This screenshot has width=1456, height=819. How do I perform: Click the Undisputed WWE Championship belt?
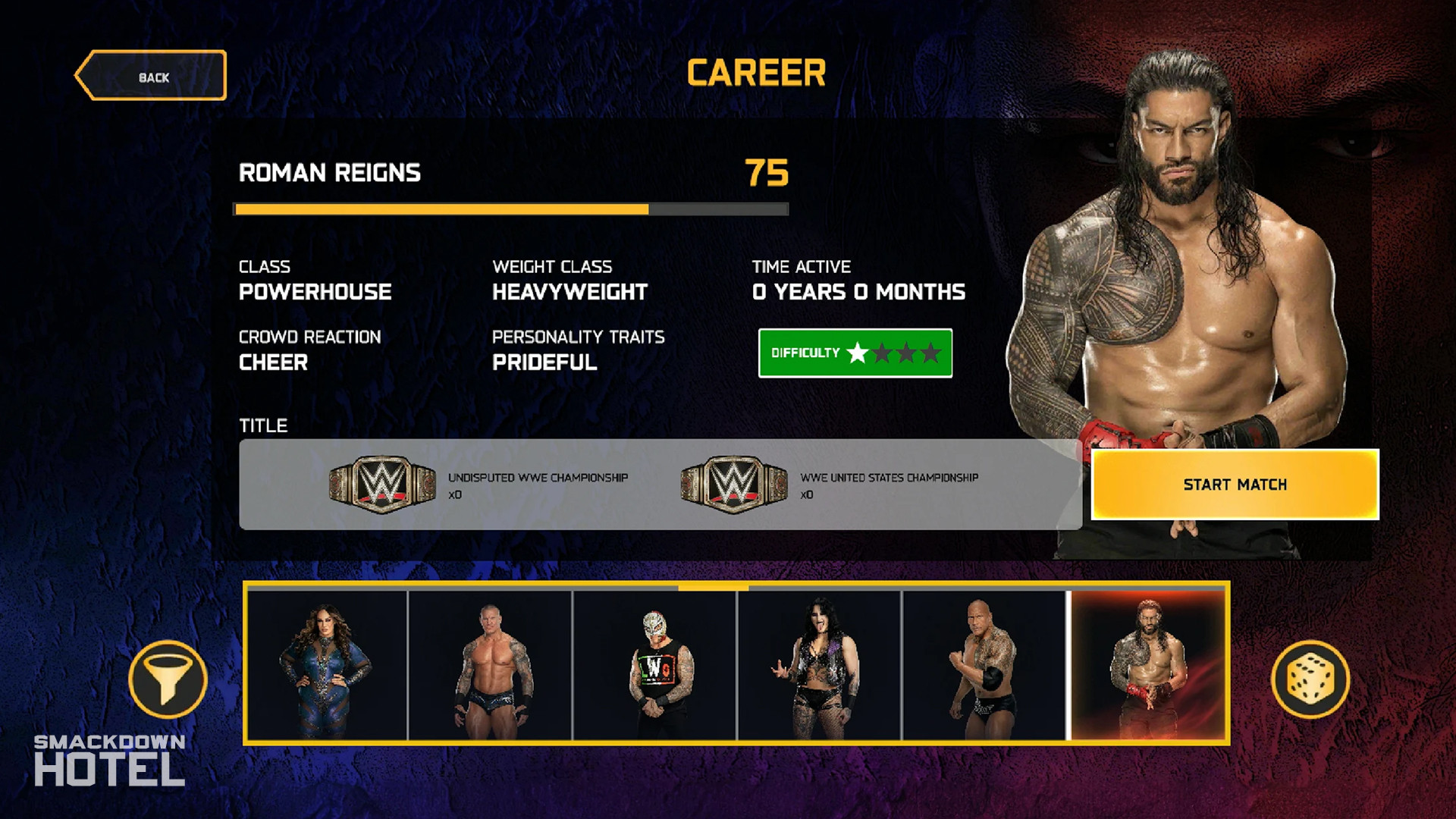(x=382, y=485)
